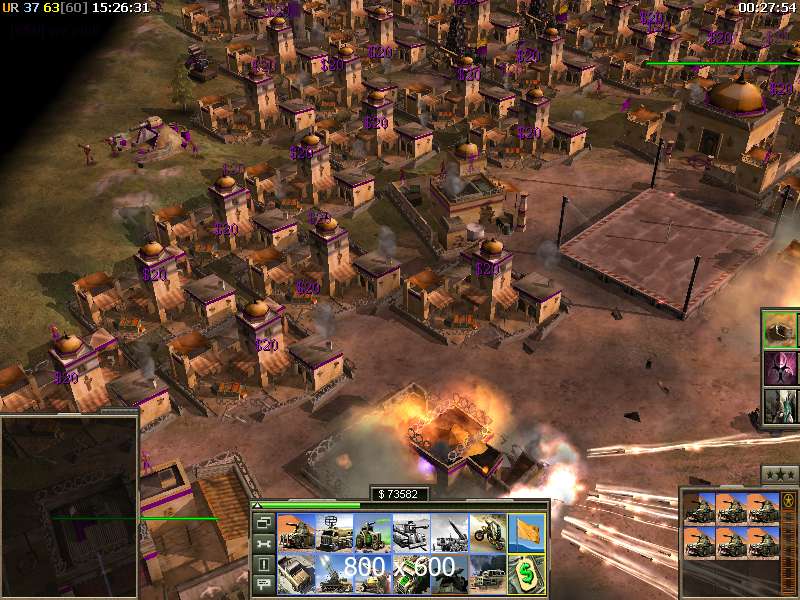The height and width of the screenshot is (600, 800).
Task: Queue the Toxin Tractor spraying green
Action: pos(372,533)
